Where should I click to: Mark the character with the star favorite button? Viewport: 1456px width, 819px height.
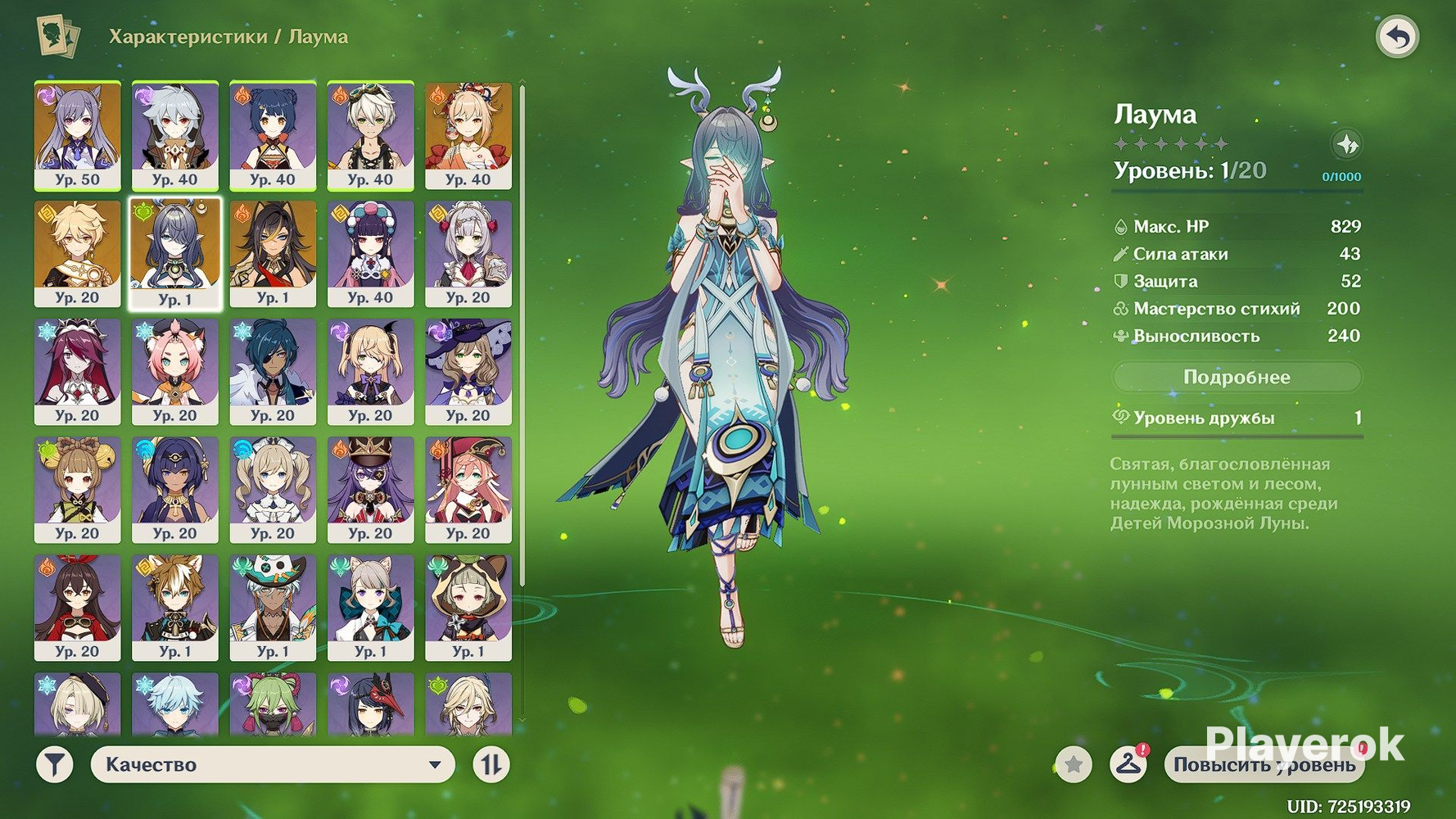1073,765
